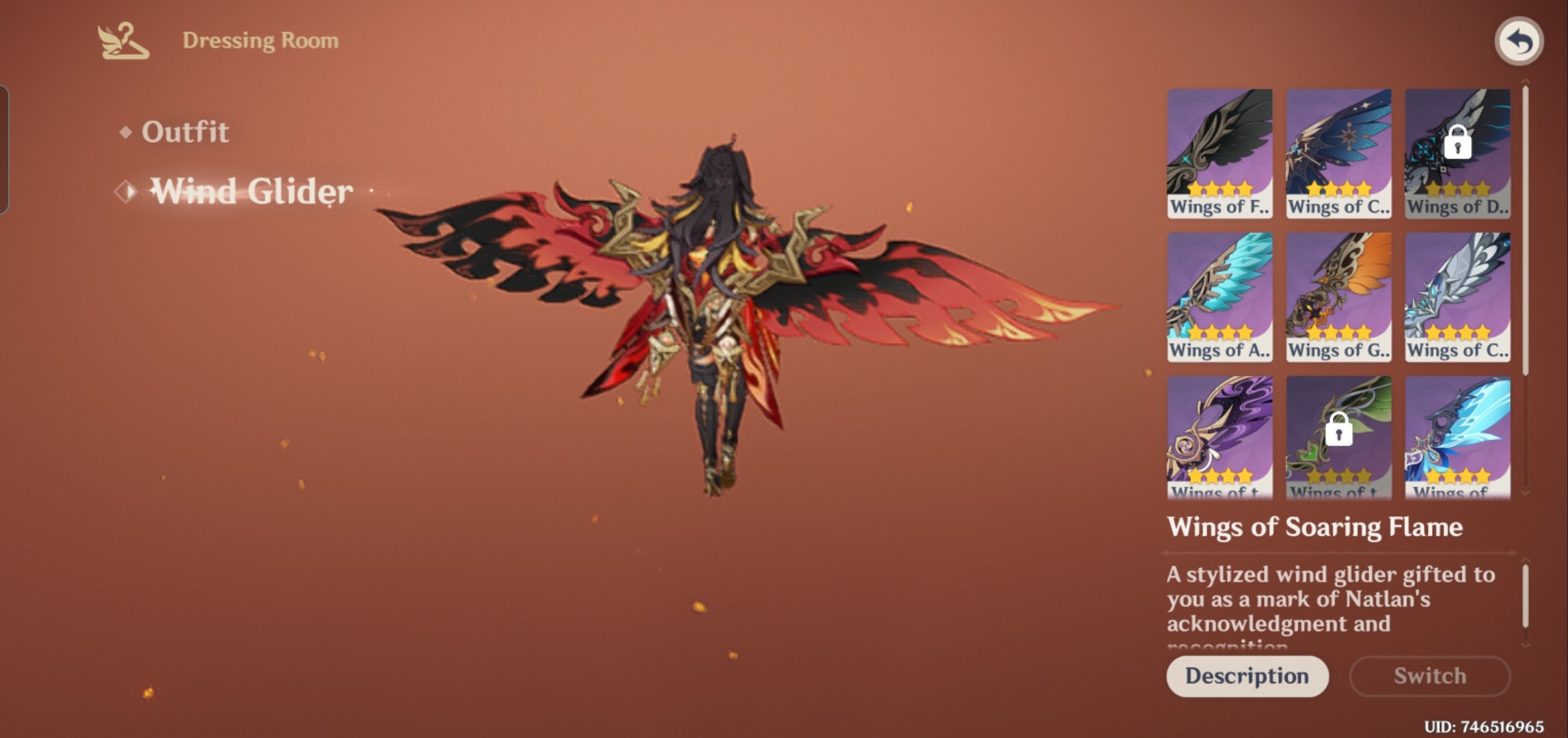Click the Dressing Room hanger icon
Viewport: 1568px width, 738px height.
click(123, 41)
